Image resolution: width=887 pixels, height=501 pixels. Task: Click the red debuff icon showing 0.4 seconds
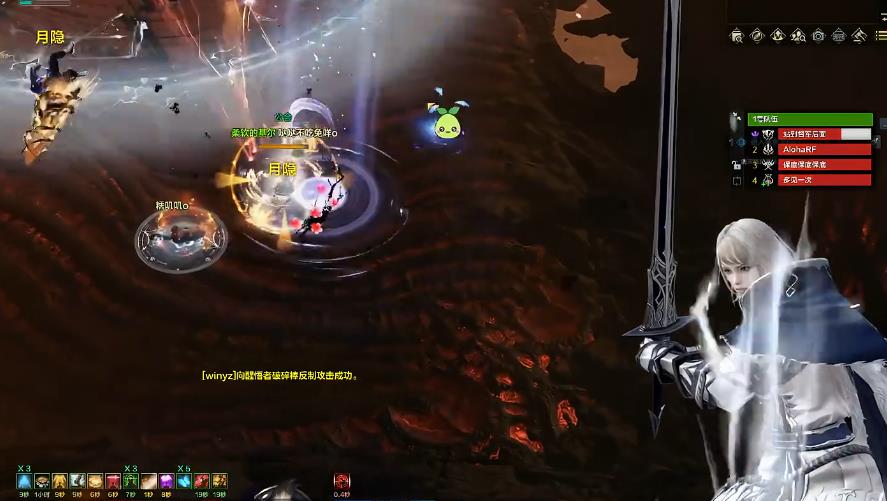(x=342, y=481)
